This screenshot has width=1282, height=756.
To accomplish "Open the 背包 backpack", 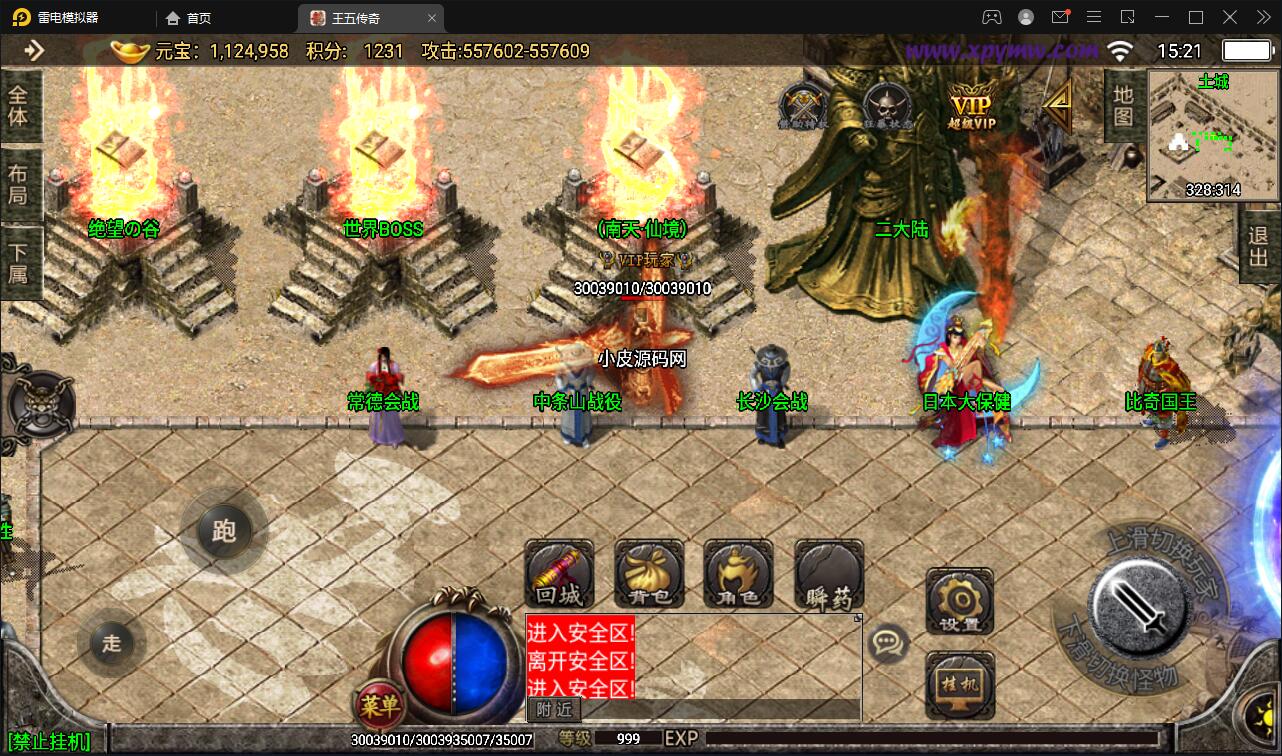I will [649, 575].
